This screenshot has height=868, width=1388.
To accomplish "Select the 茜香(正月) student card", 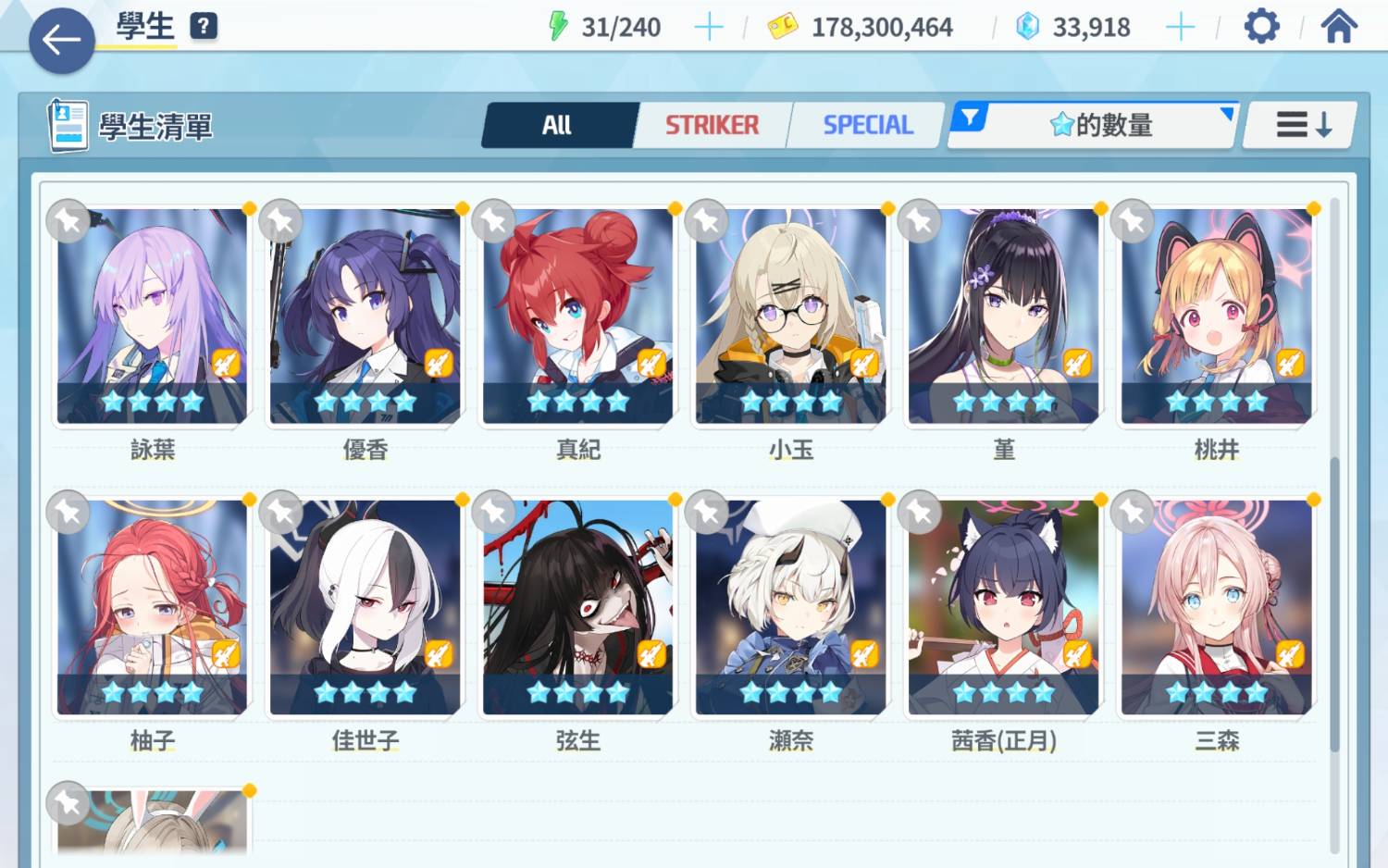I will [x=1003, y=607].
